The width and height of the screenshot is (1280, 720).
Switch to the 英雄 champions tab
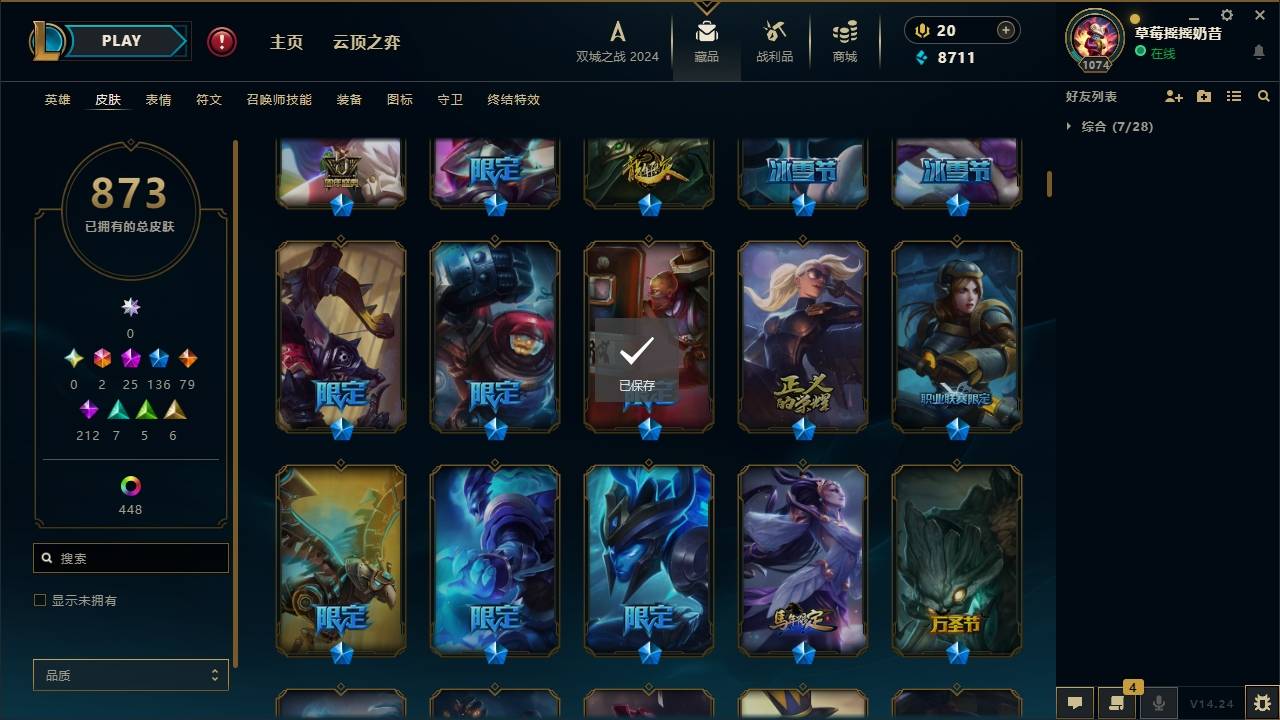[56, 100]
